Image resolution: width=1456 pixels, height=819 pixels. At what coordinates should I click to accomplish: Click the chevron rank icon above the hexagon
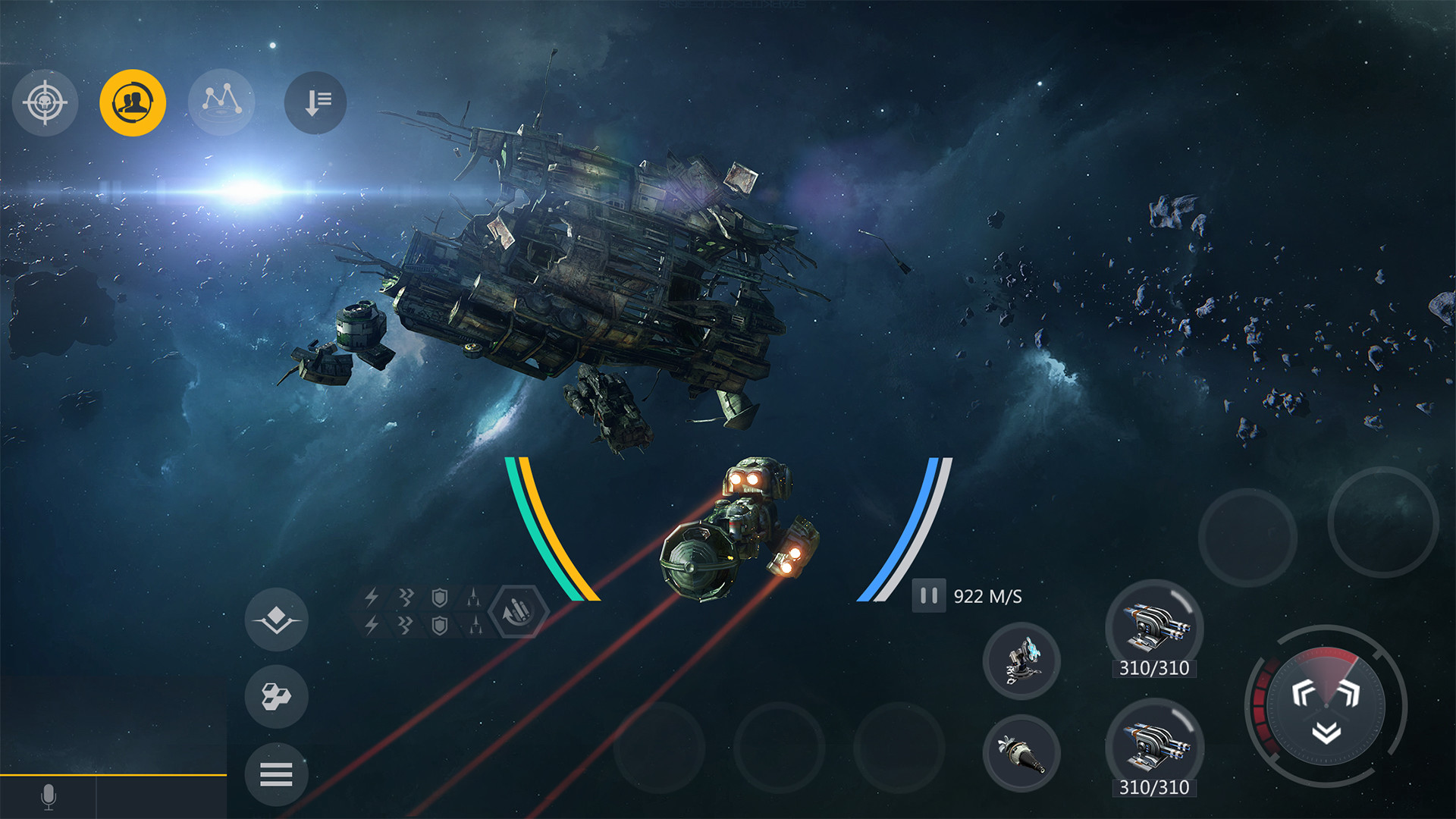(x=276, y=620)
